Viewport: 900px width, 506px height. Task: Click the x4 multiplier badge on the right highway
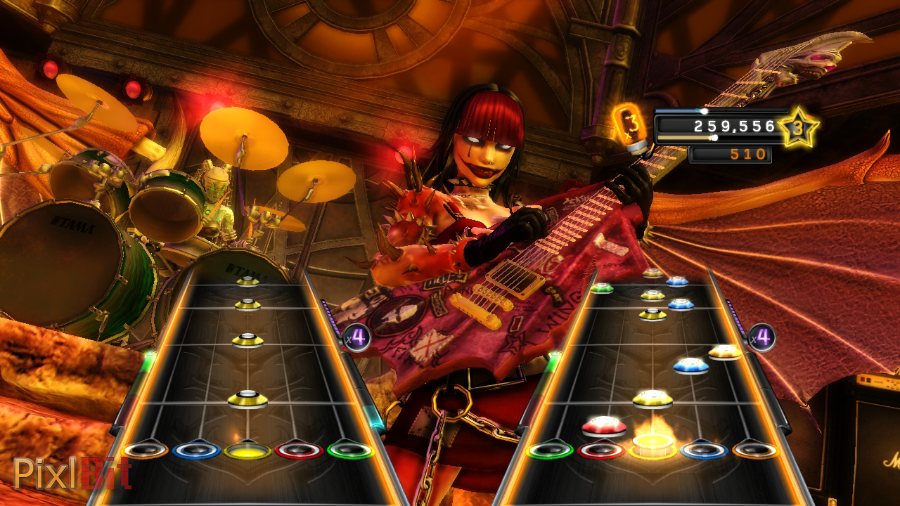[762, 337]
